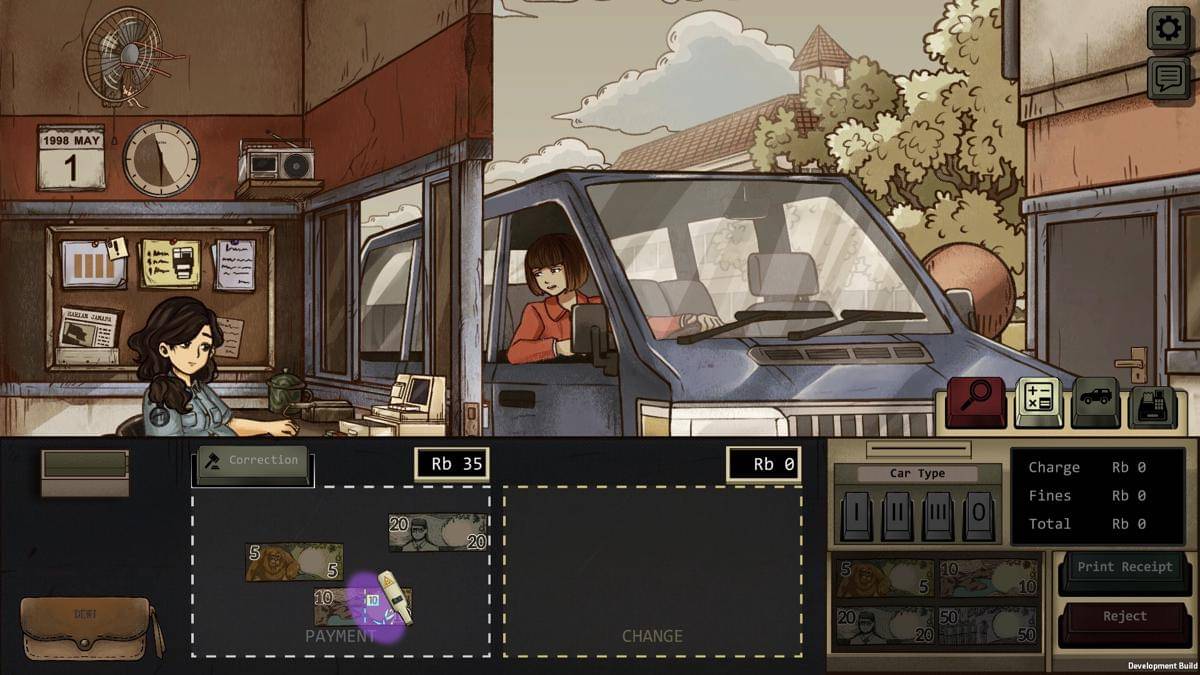Choose car type I
This screenshot has height=675, width=1200.
856,516
